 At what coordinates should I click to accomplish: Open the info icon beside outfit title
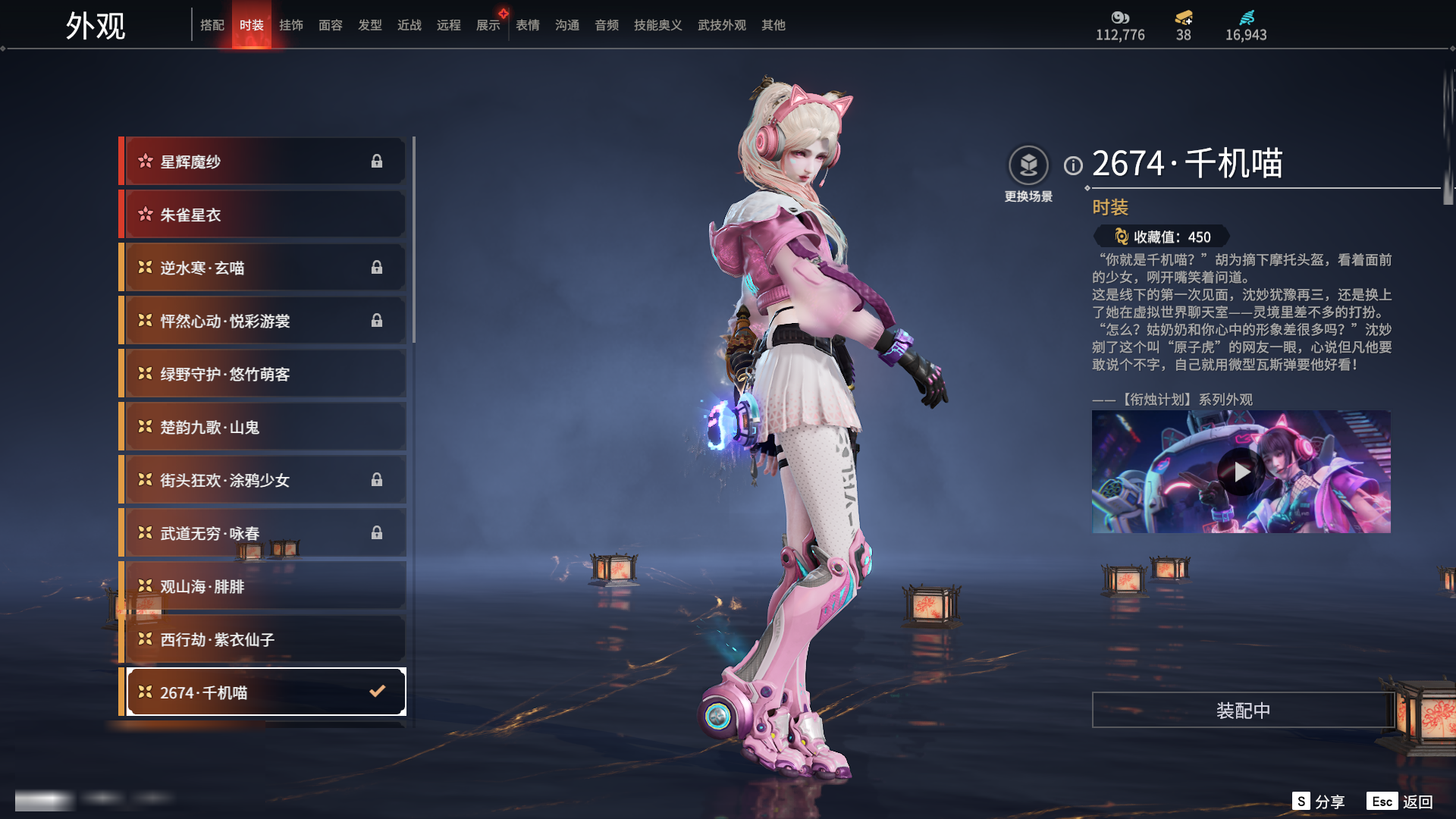coord(1073,165)
